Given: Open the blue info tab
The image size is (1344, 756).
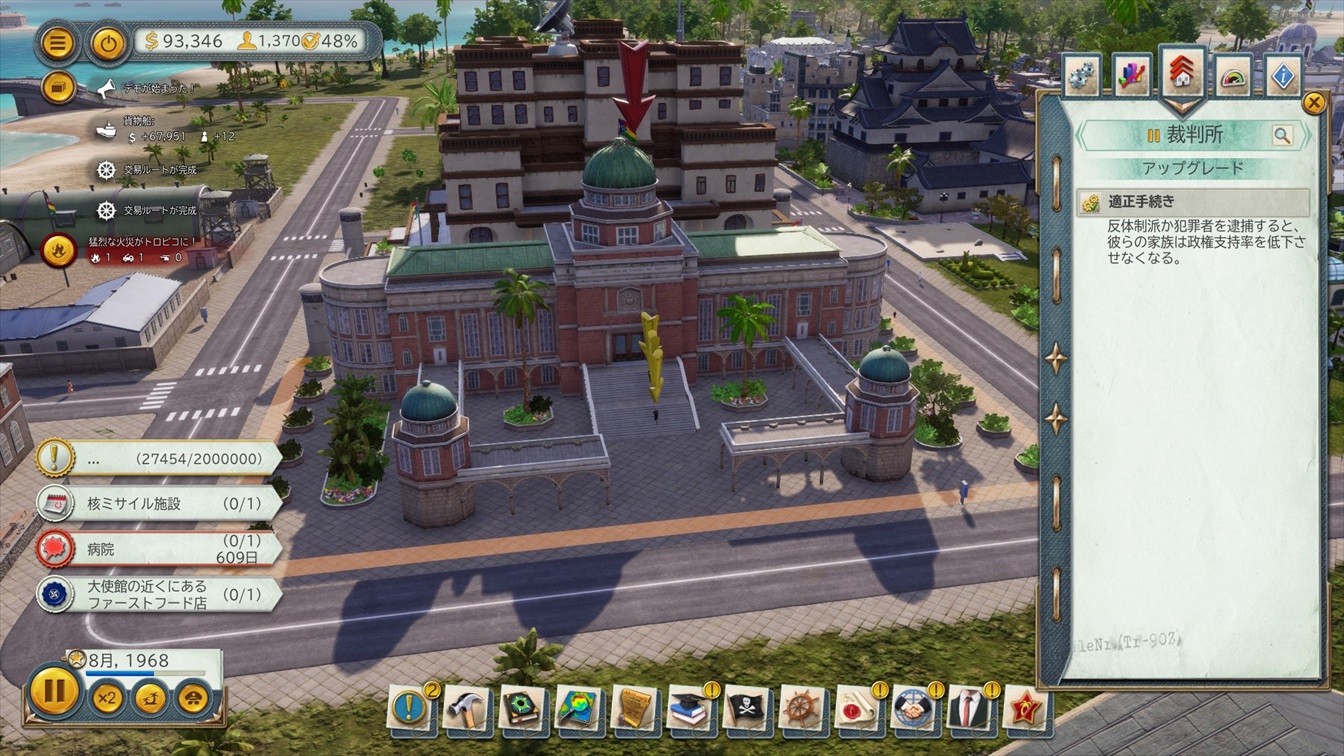Looking at the screenshot, I should point(1284,77).
